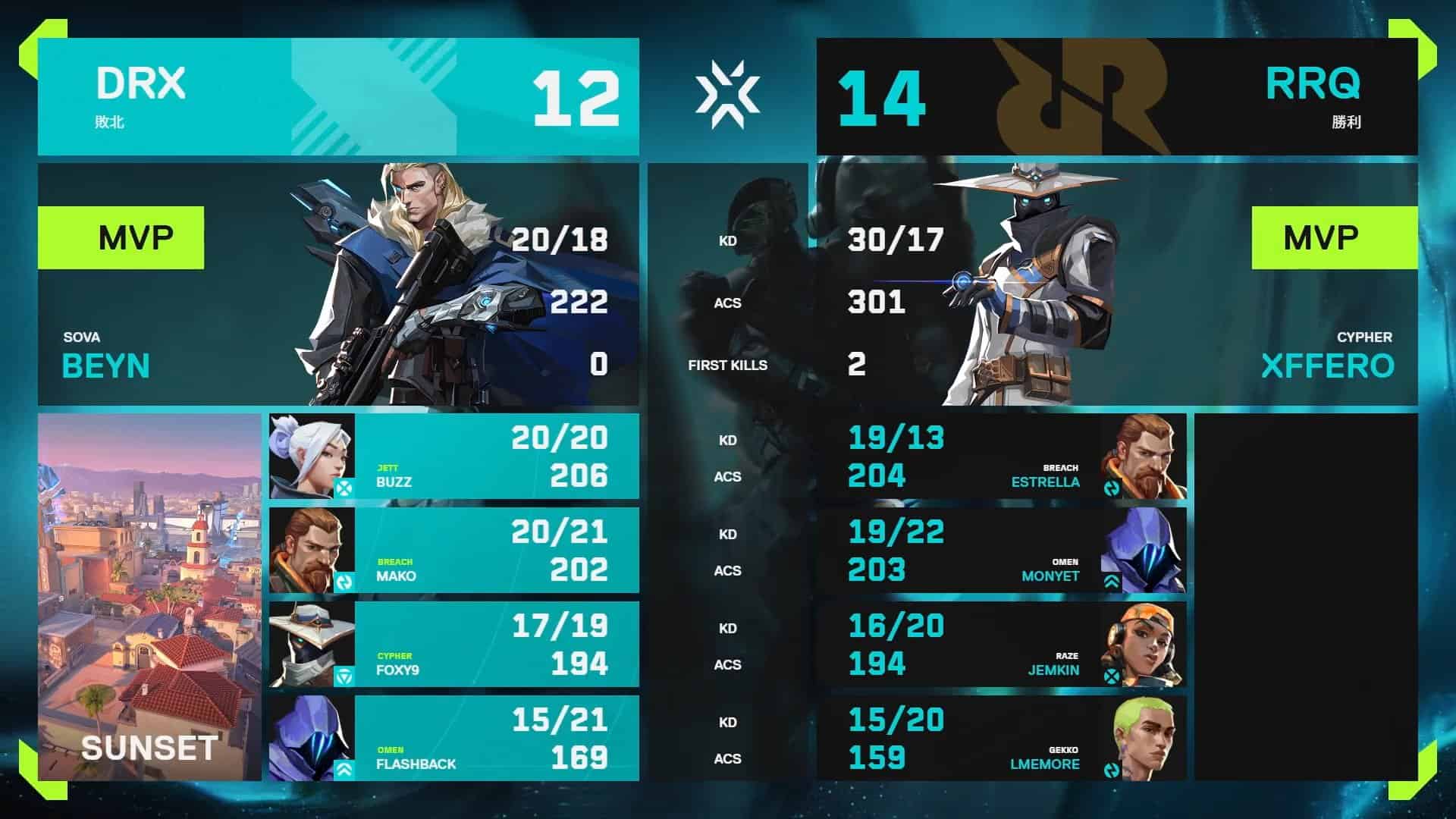The width and height of the screenshot is (1456, 819).
Task: Select JEMKIN's Raze player row
Action: 1001,645
